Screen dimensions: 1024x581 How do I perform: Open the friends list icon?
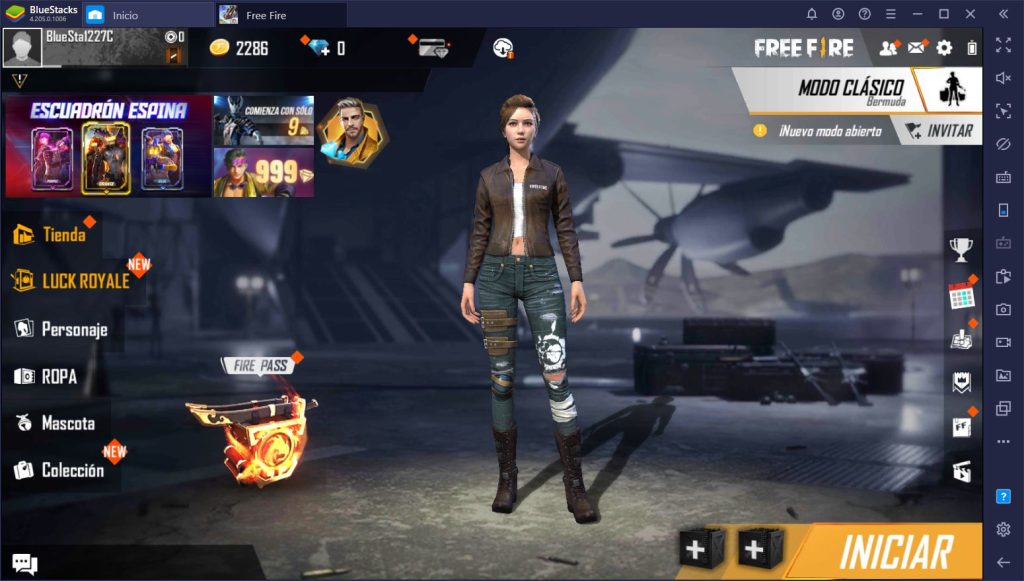(888, 47)
